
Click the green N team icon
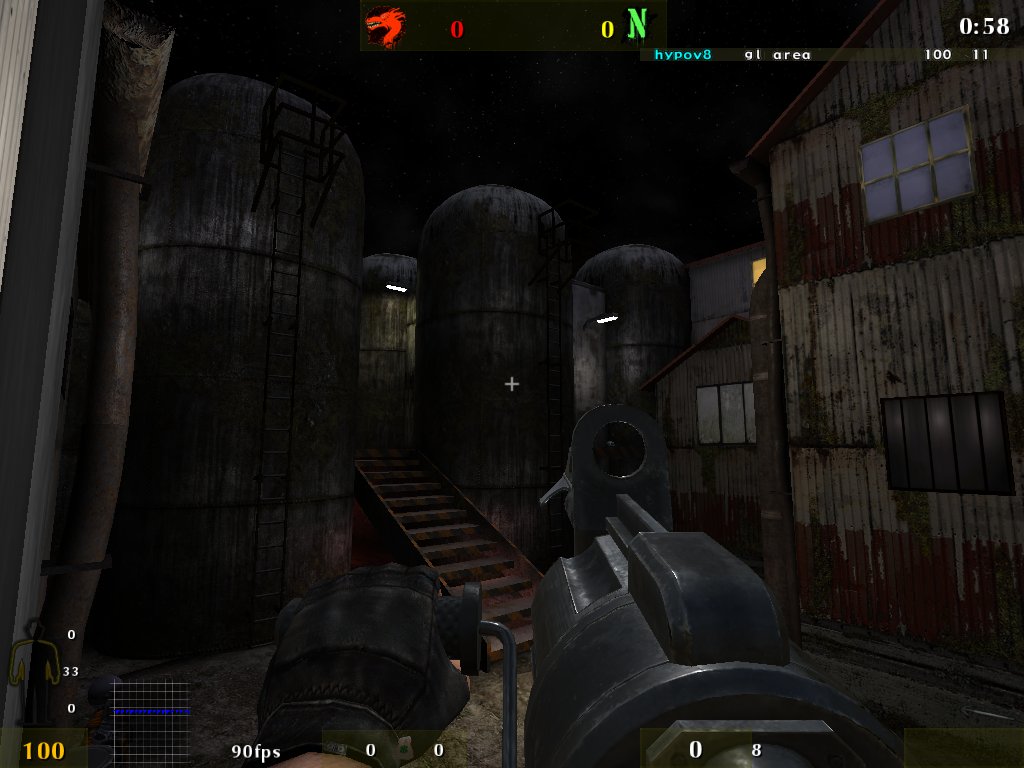click(636, 25)
